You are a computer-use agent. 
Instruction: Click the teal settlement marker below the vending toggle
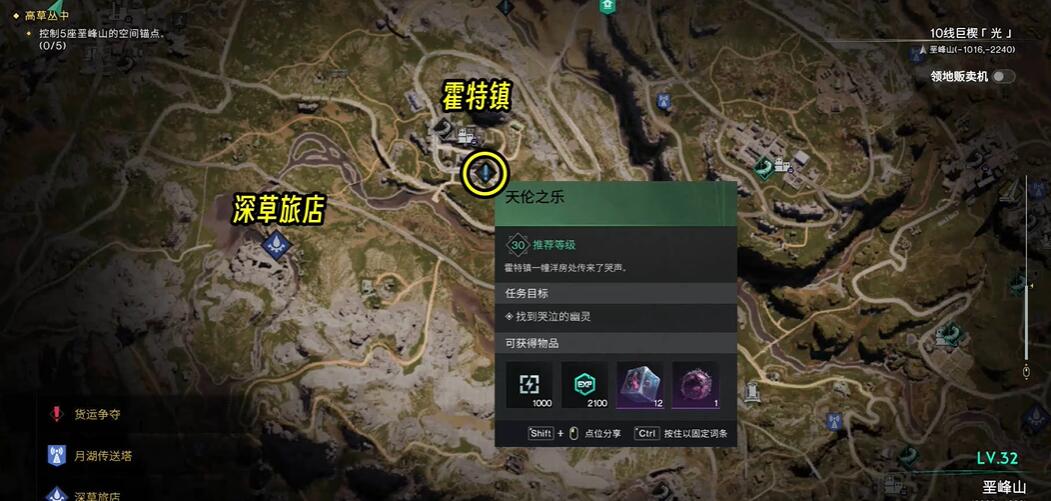766,165
